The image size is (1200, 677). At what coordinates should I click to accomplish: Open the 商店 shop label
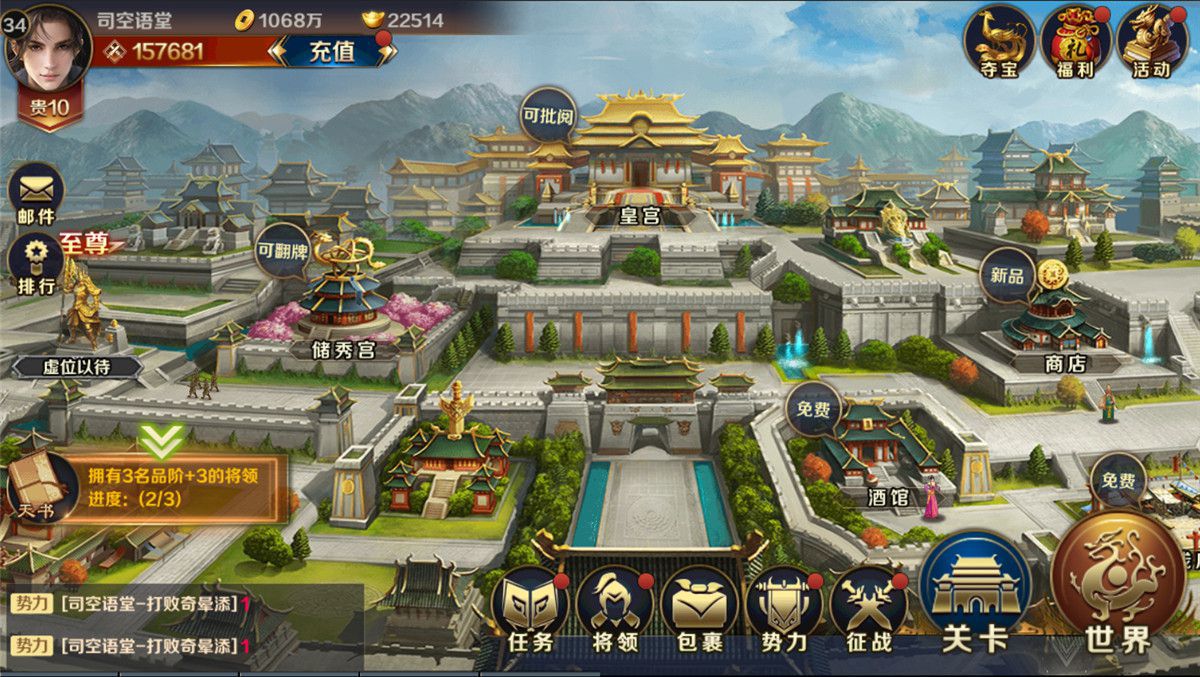(x=1064, y=363)
